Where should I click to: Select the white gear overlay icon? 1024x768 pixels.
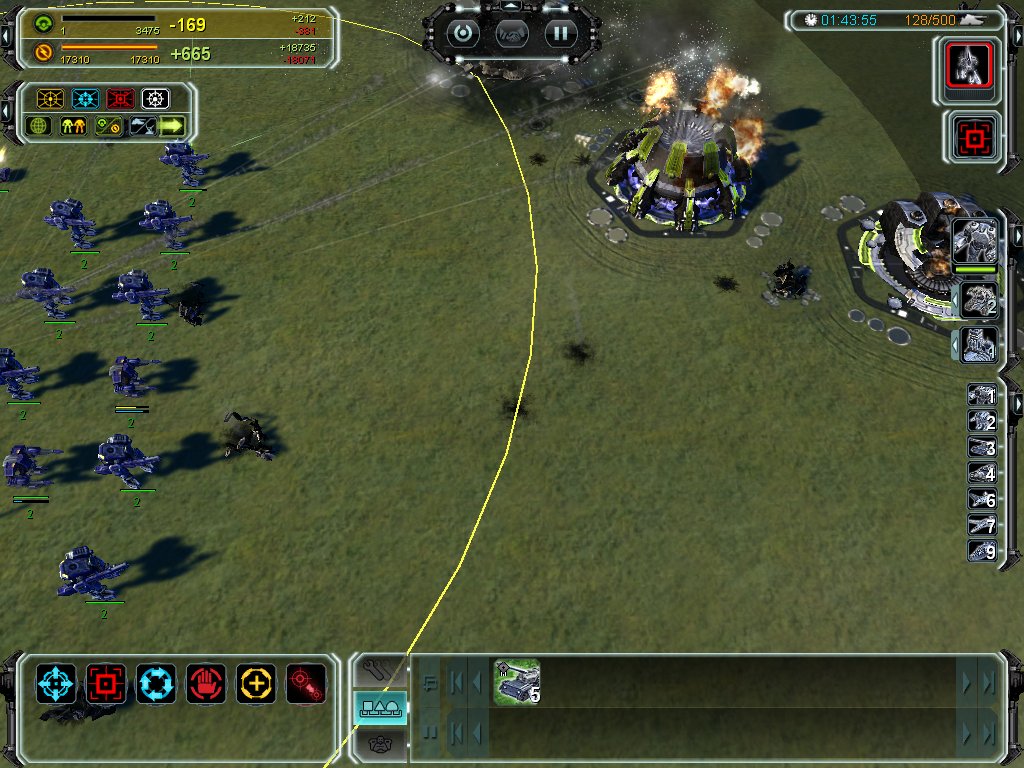click(155, 99)
